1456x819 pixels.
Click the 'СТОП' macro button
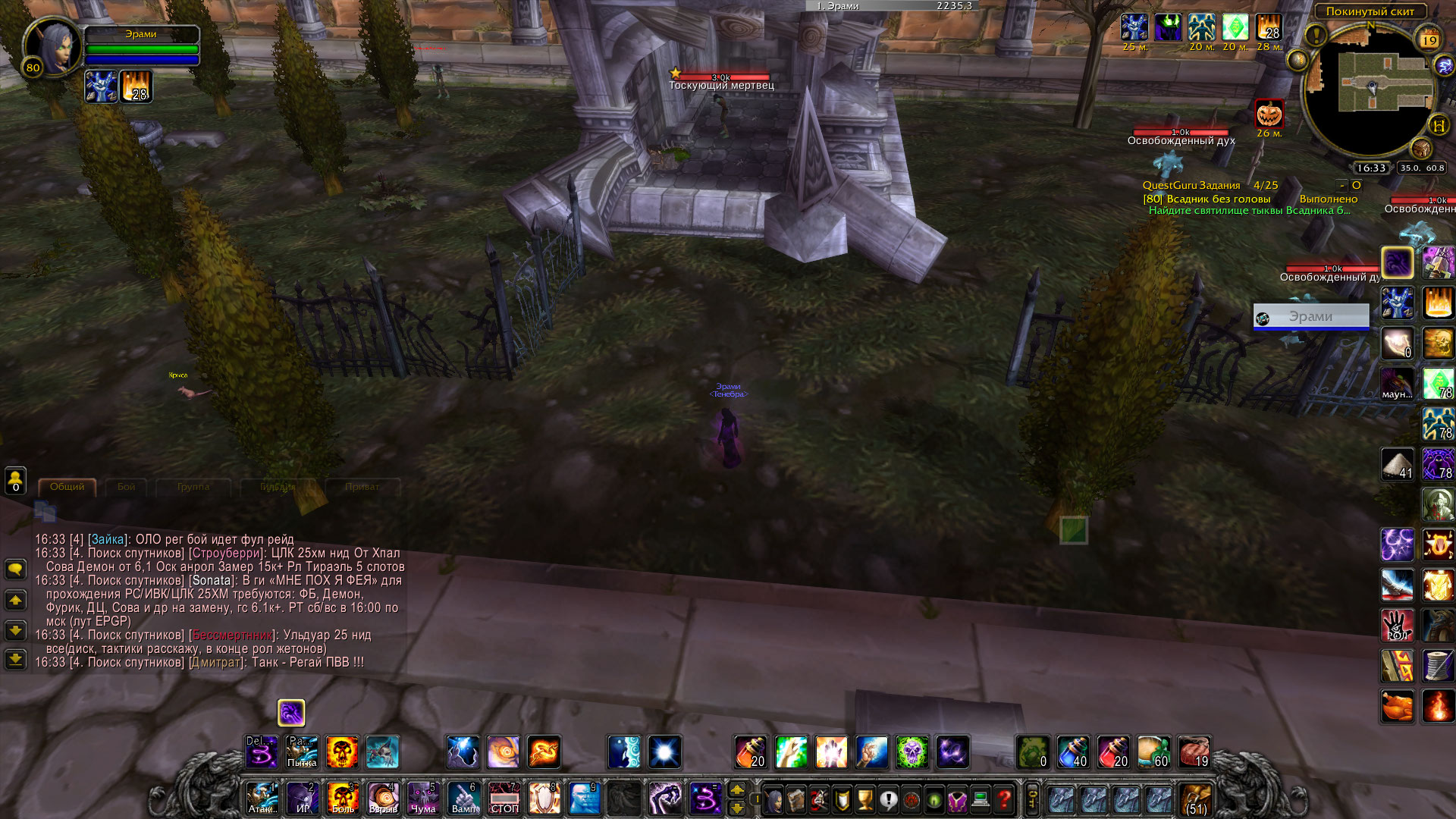point(504,799)
